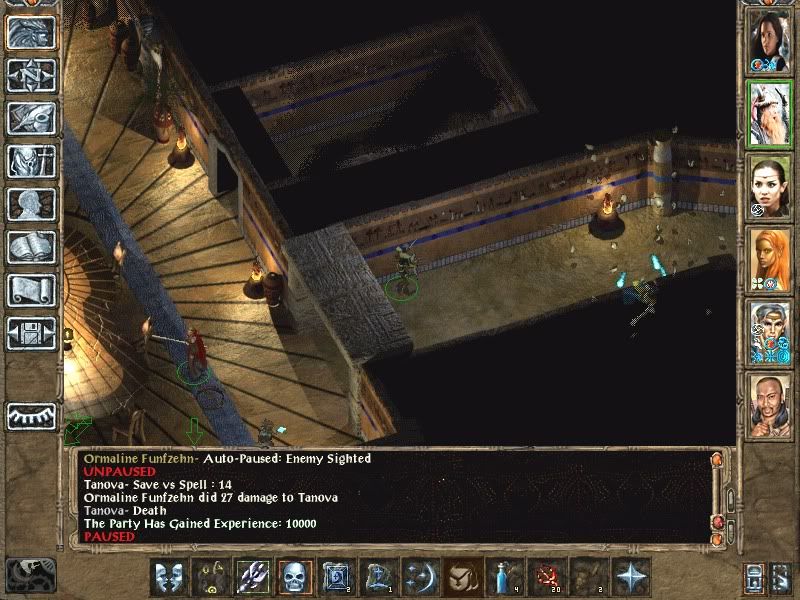Open the Return to Game stone face button
The height and width of the screenshot is (600, 800).
click(31, 33)
